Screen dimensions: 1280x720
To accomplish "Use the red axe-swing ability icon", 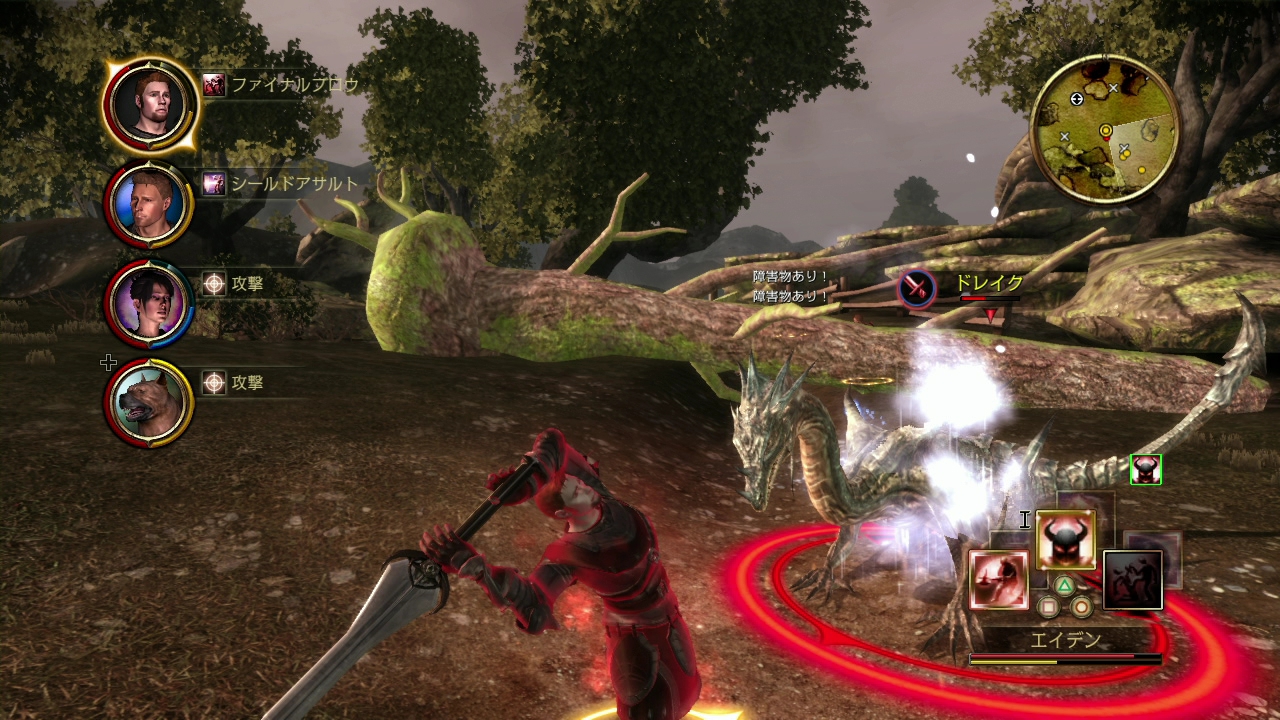I will 998,580.
